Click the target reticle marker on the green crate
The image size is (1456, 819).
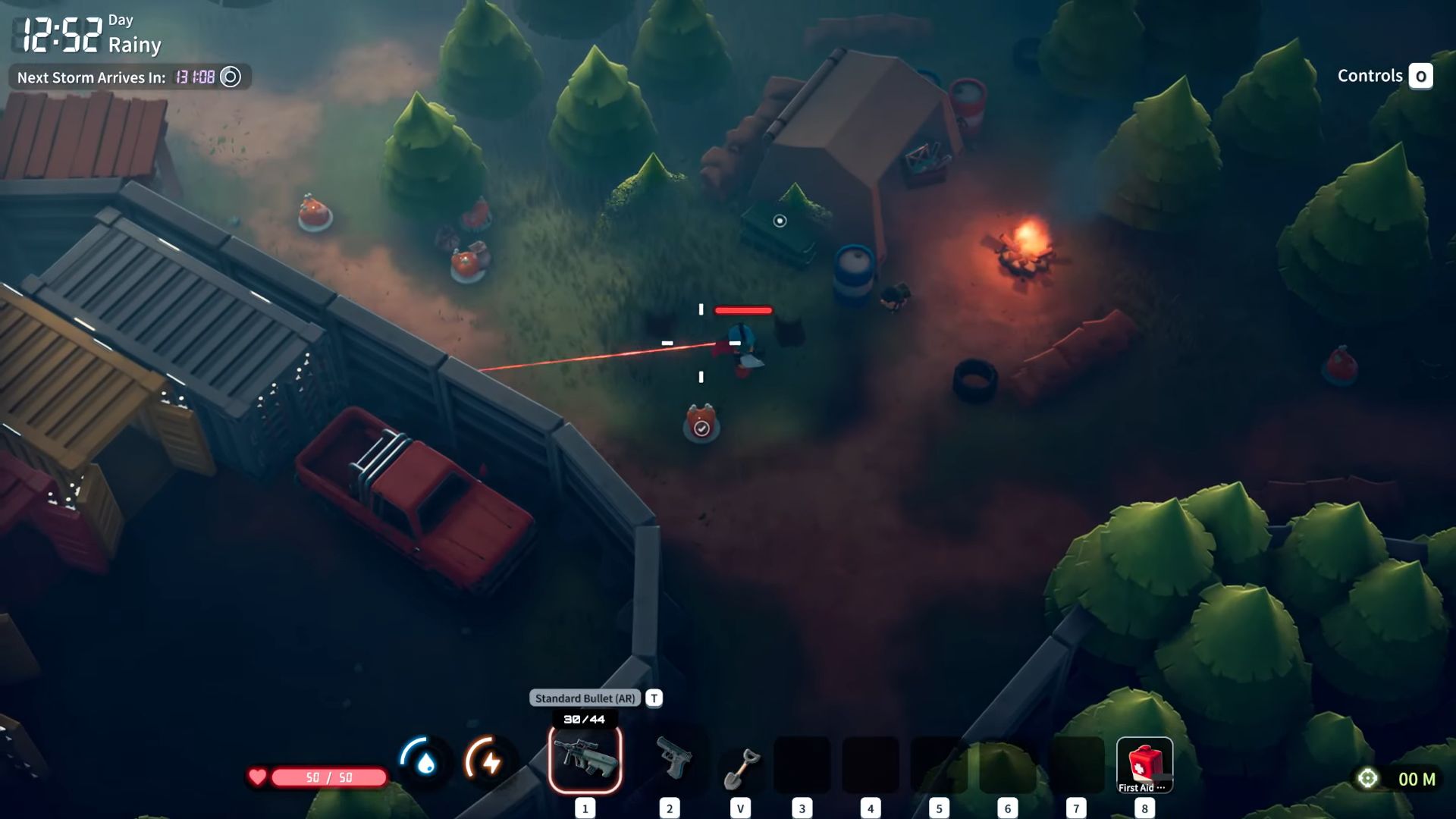(778, 221)
